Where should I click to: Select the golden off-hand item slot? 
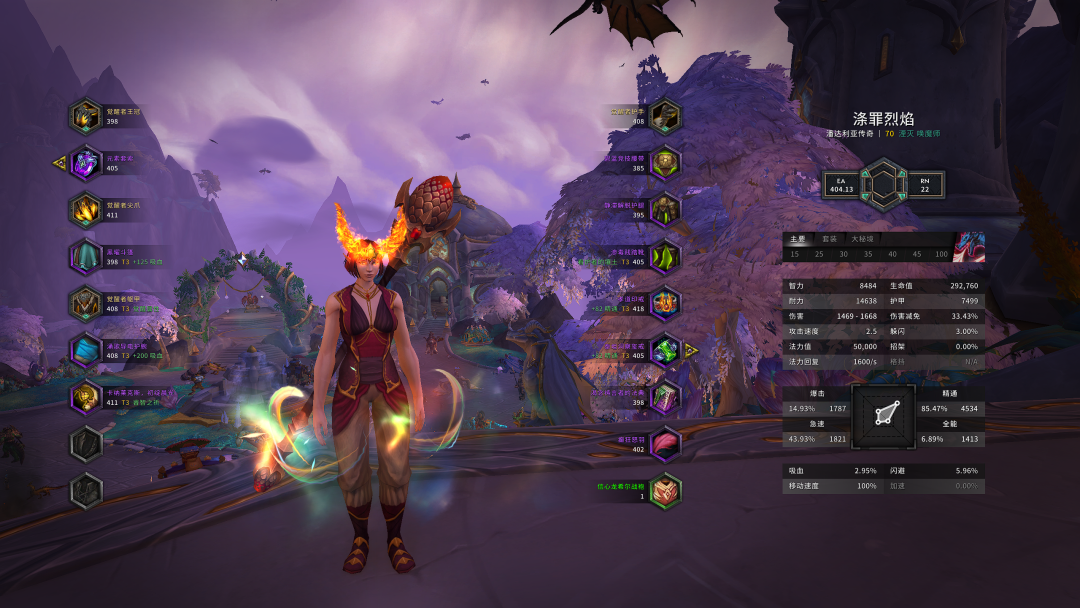coord(86,397)
